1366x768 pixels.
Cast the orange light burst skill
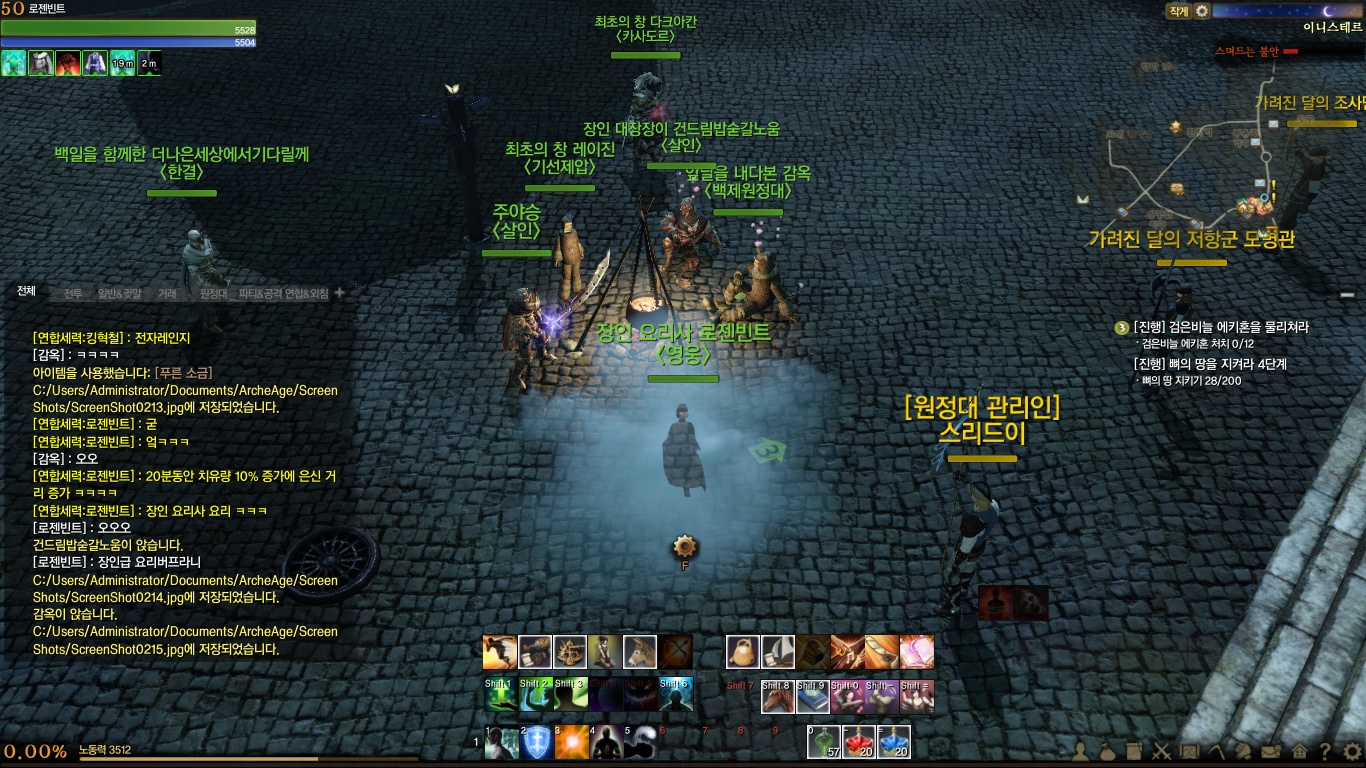click(x=571, y=743)
